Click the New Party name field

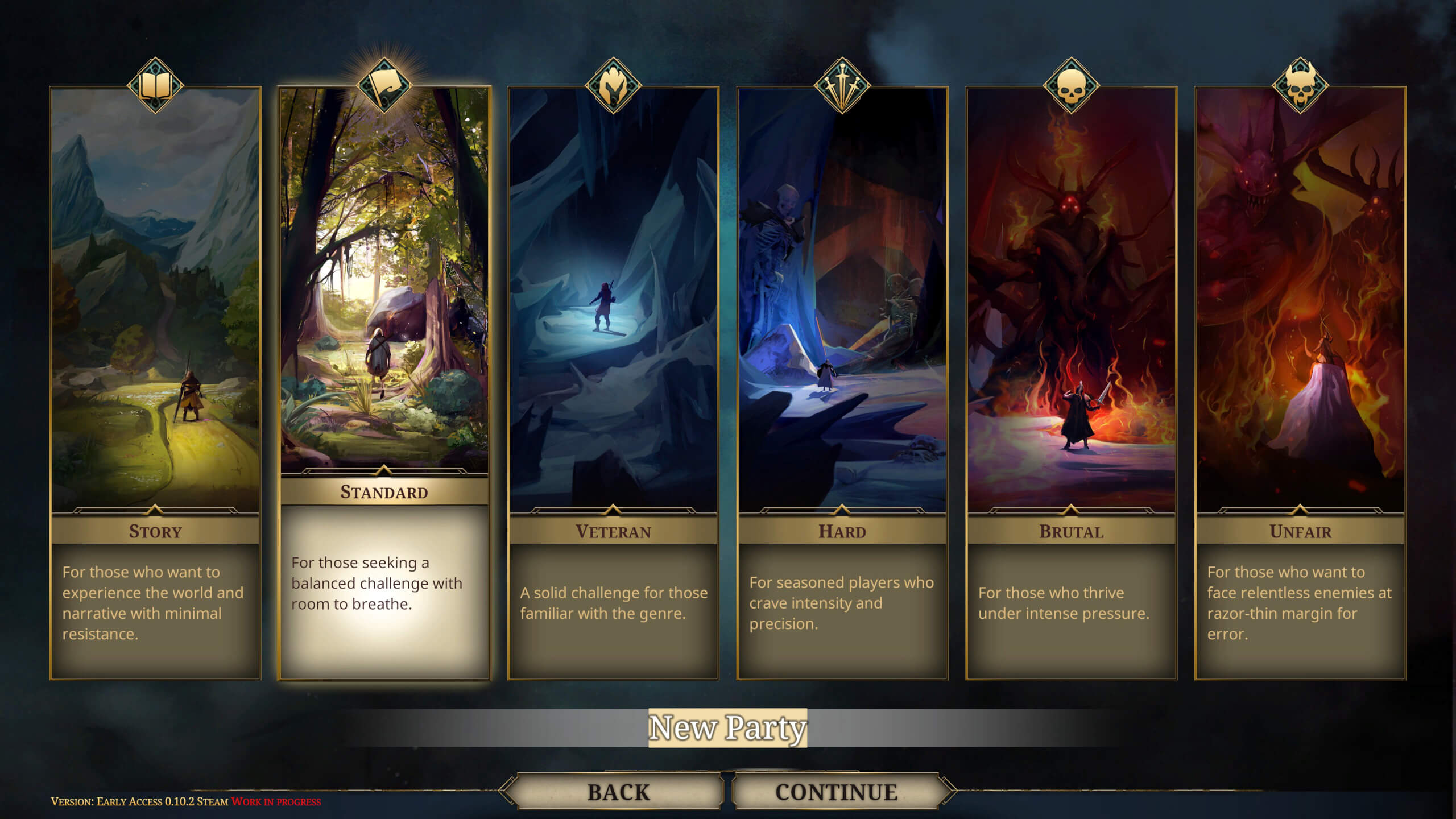pyautogui.click(x=727, y=727)
